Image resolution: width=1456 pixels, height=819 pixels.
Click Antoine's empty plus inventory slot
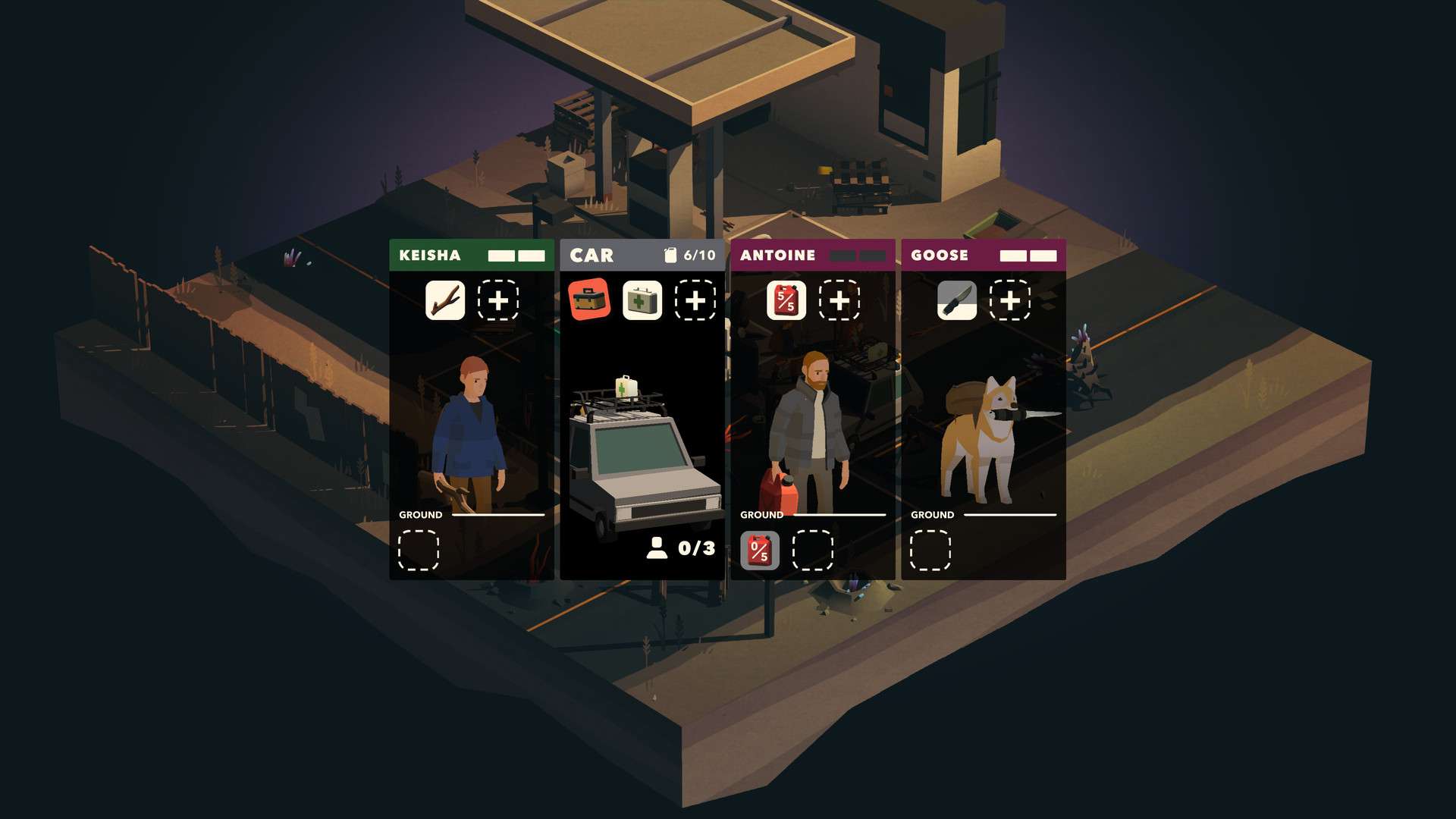pyautogui.click(x=839, y=300)
